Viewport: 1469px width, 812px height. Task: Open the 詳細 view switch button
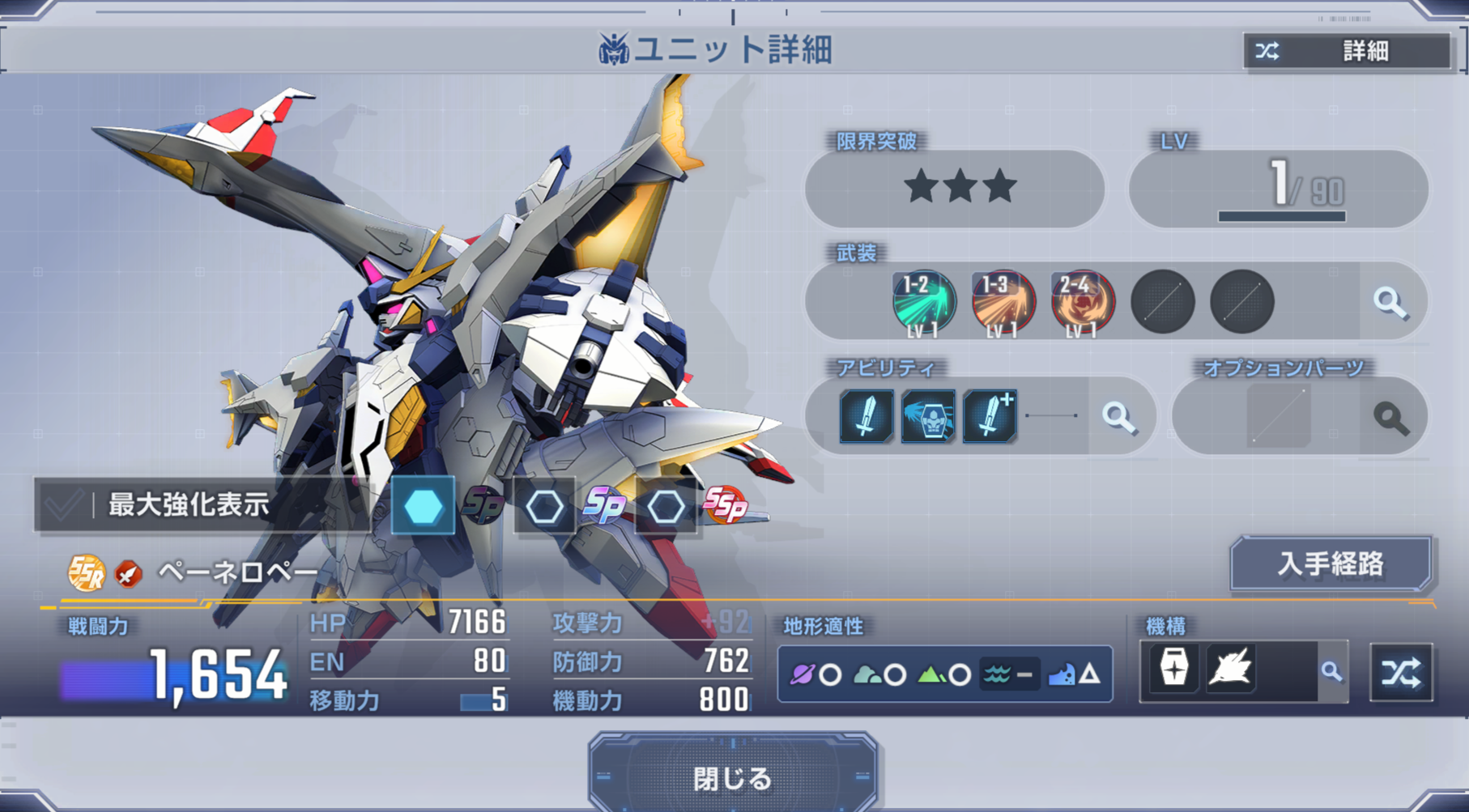1348,51
